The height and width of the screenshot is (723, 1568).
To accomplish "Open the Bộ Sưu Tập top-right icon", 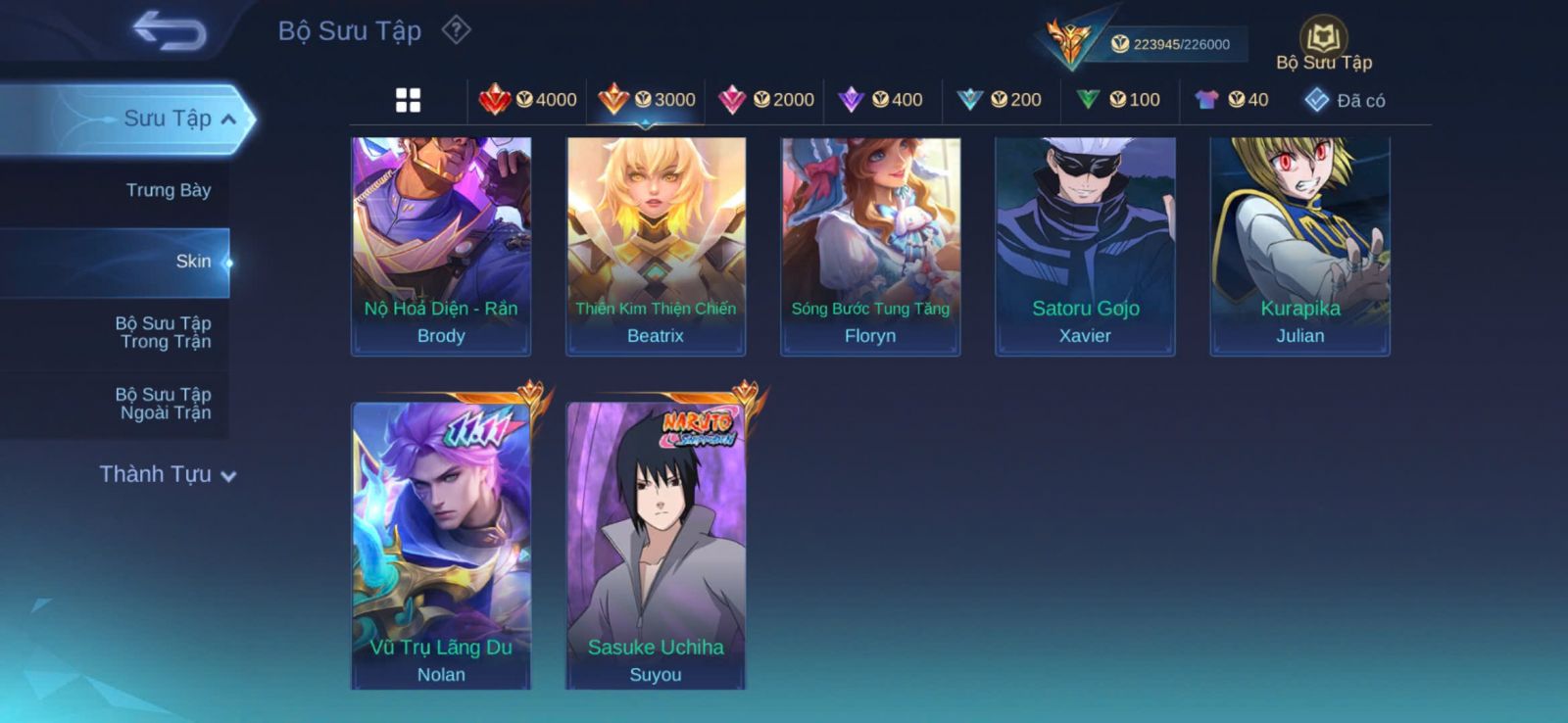I will click(1323, 45).
